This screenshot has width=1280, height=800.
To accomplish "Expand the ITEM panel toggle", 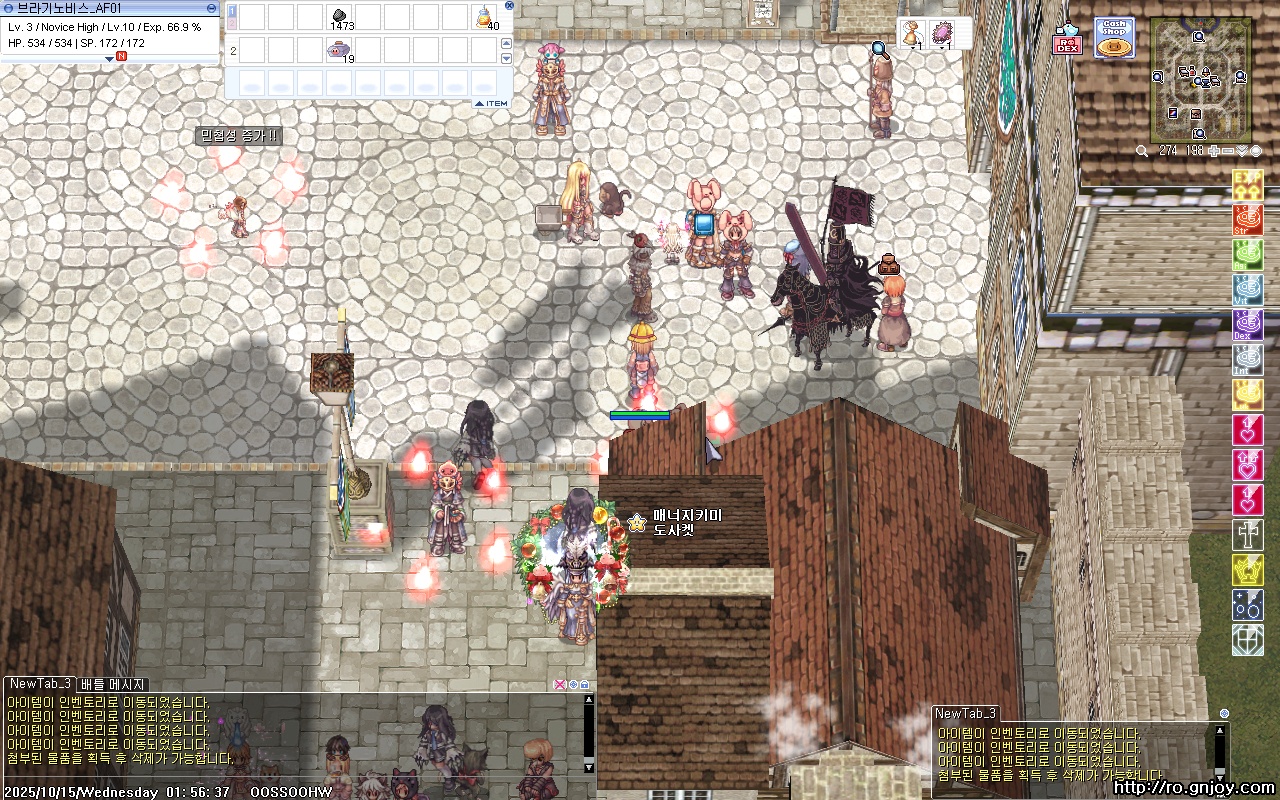I will click(491, 103).
